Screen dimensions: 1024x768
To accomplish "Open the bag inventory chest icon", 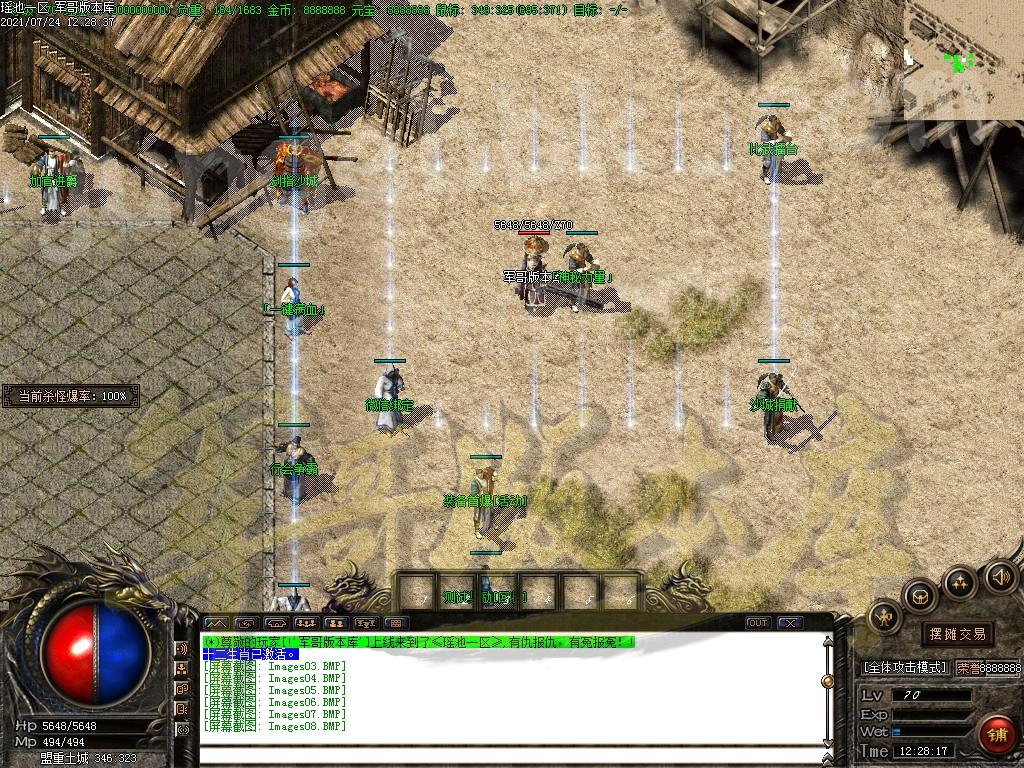I will 920,597.
